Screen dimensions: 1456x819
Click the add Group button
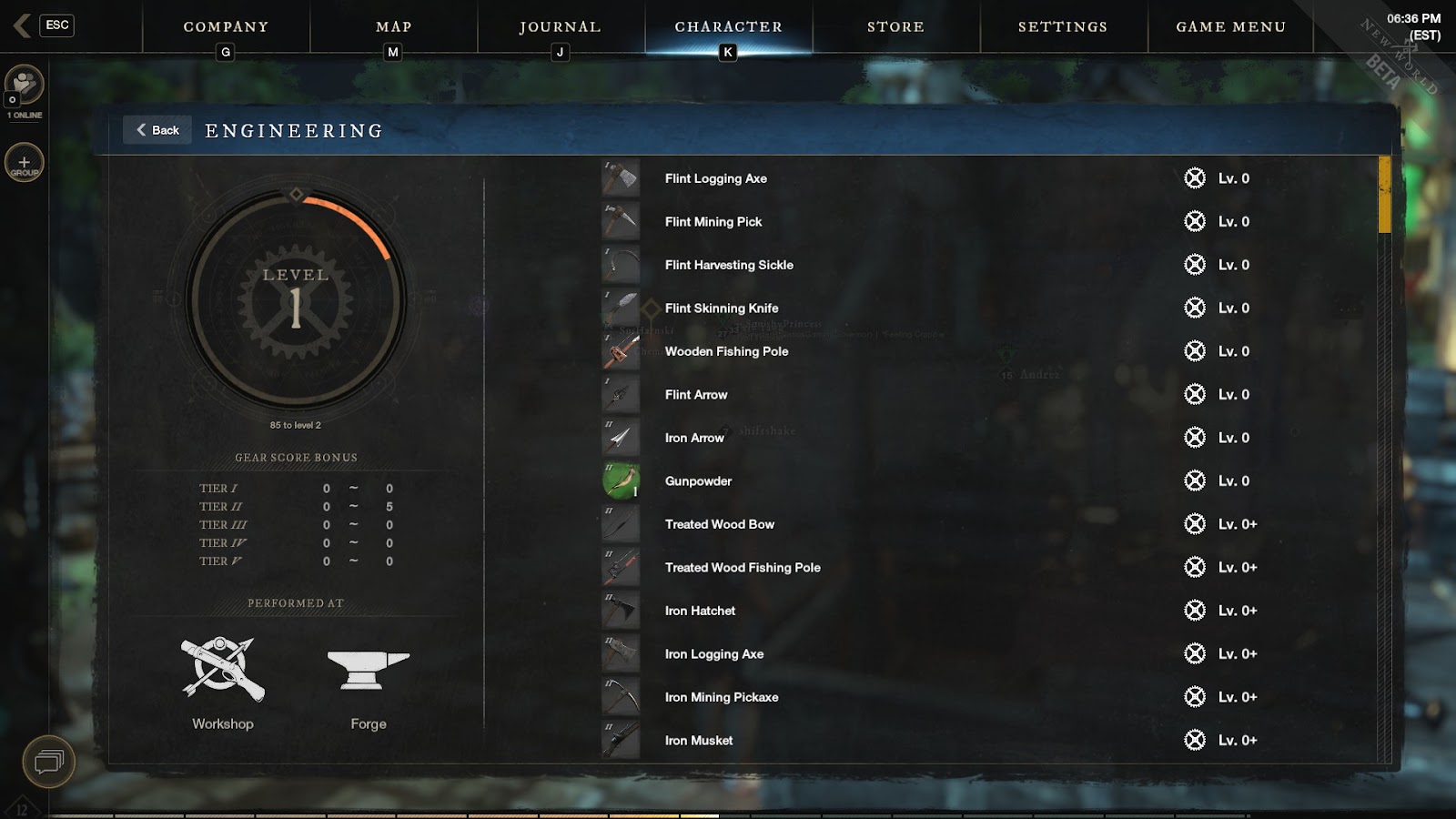pyautogui.click(x=25, y=164)
